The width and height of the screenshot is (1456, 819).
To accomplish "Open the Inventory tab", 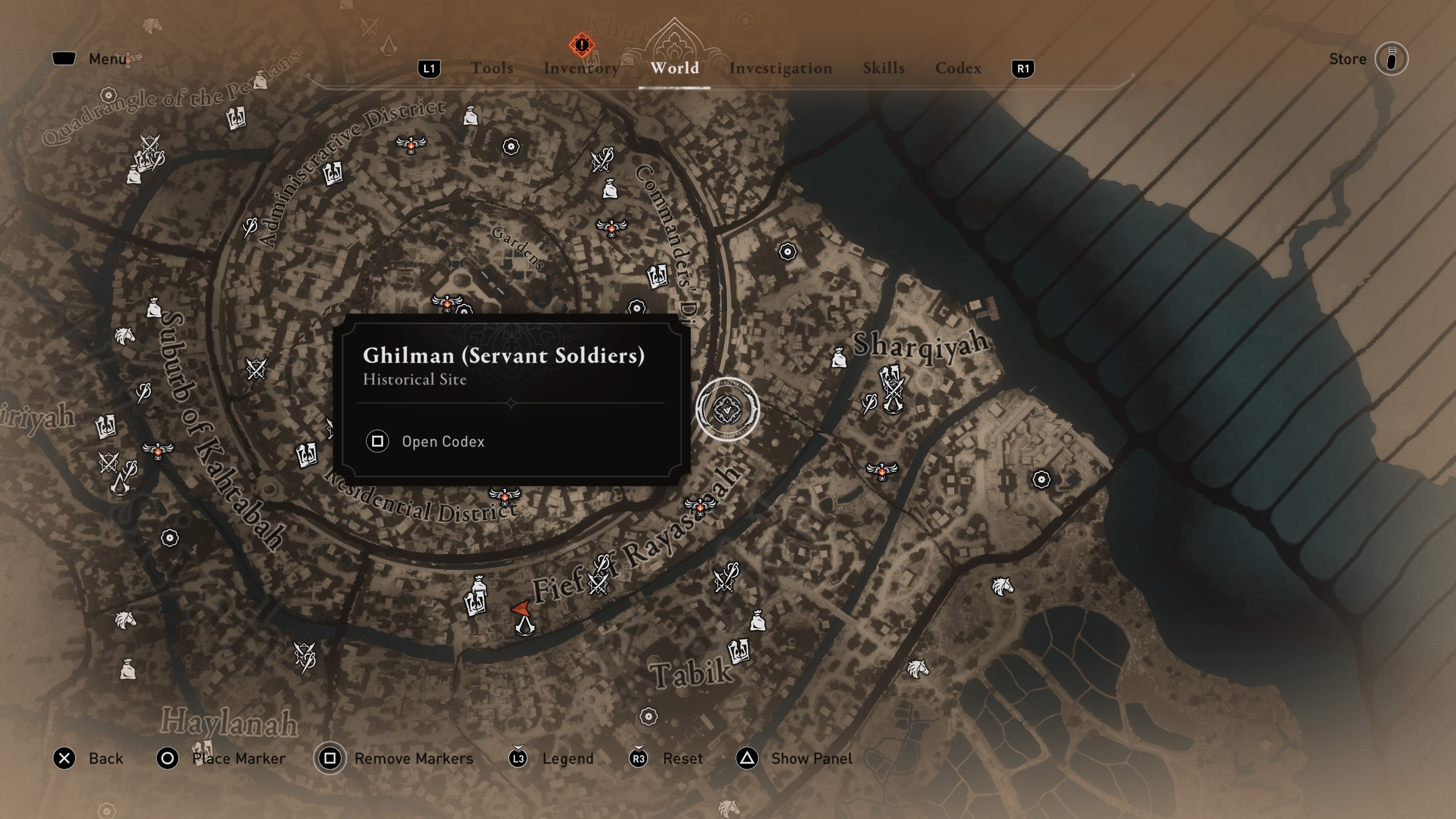I will 581,68.
